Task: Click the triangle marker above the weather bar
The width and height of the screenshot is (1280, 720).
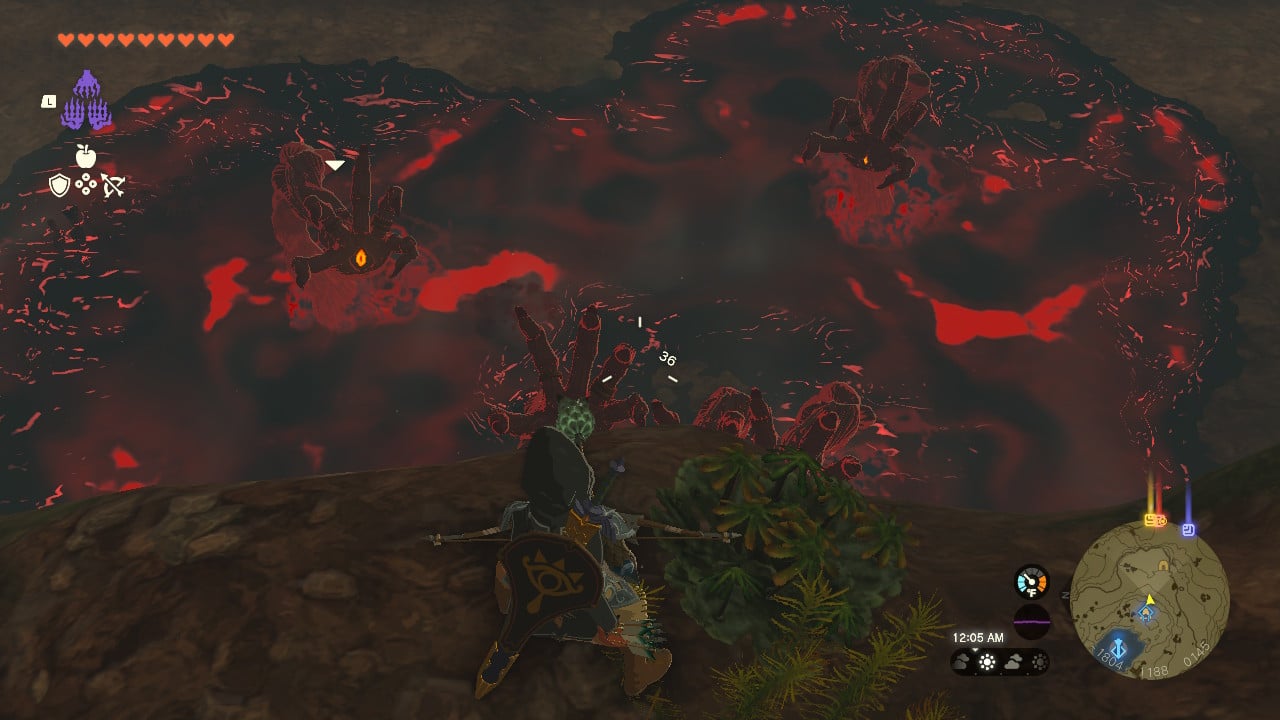Action: click(973, 648)
